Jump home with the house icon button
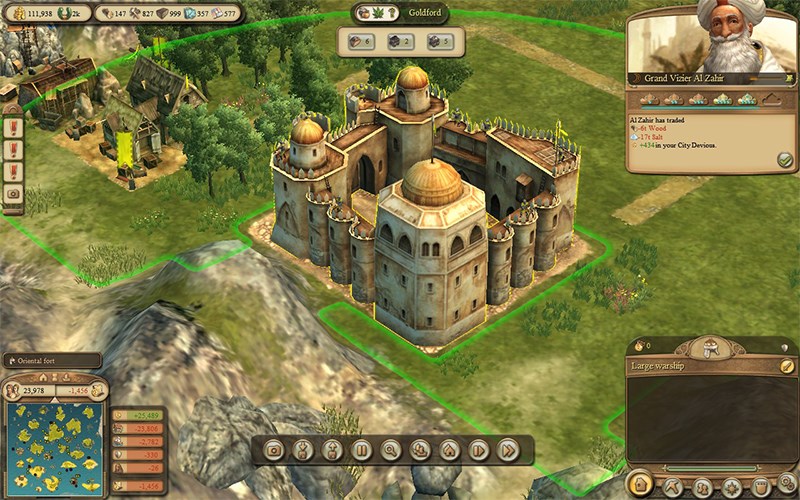The image size is (800, 500). point(449,450)
